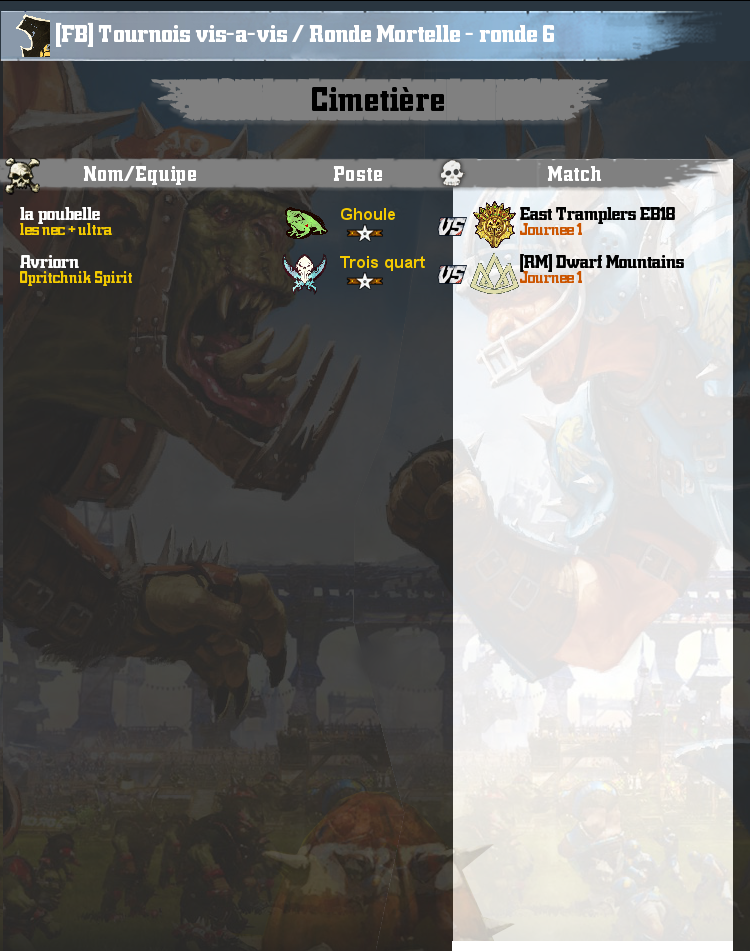Open the tournament title header link
Viewport: 750px width, 951px height.
click(304, 35)
